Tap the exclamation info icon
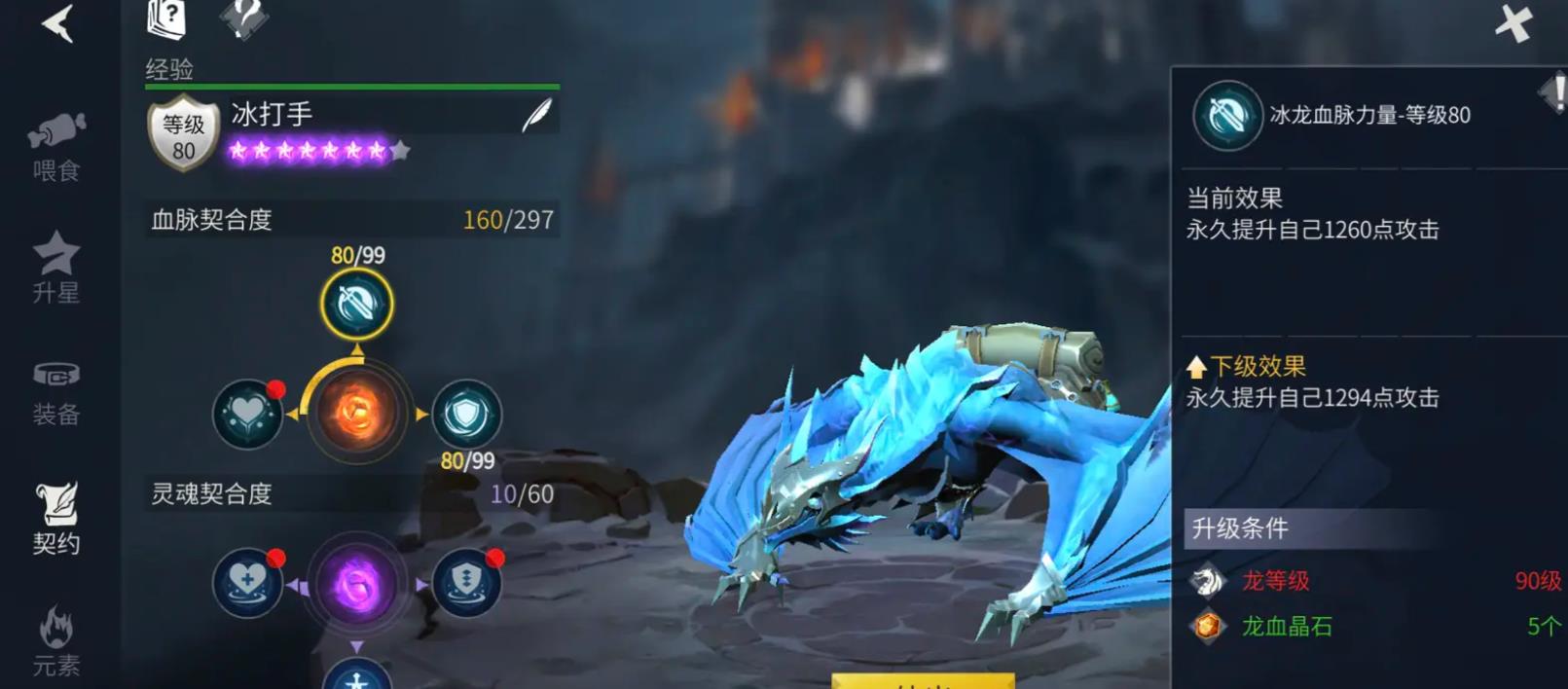The width and height of the screenshot is (1568, 689). (1554, 94)
